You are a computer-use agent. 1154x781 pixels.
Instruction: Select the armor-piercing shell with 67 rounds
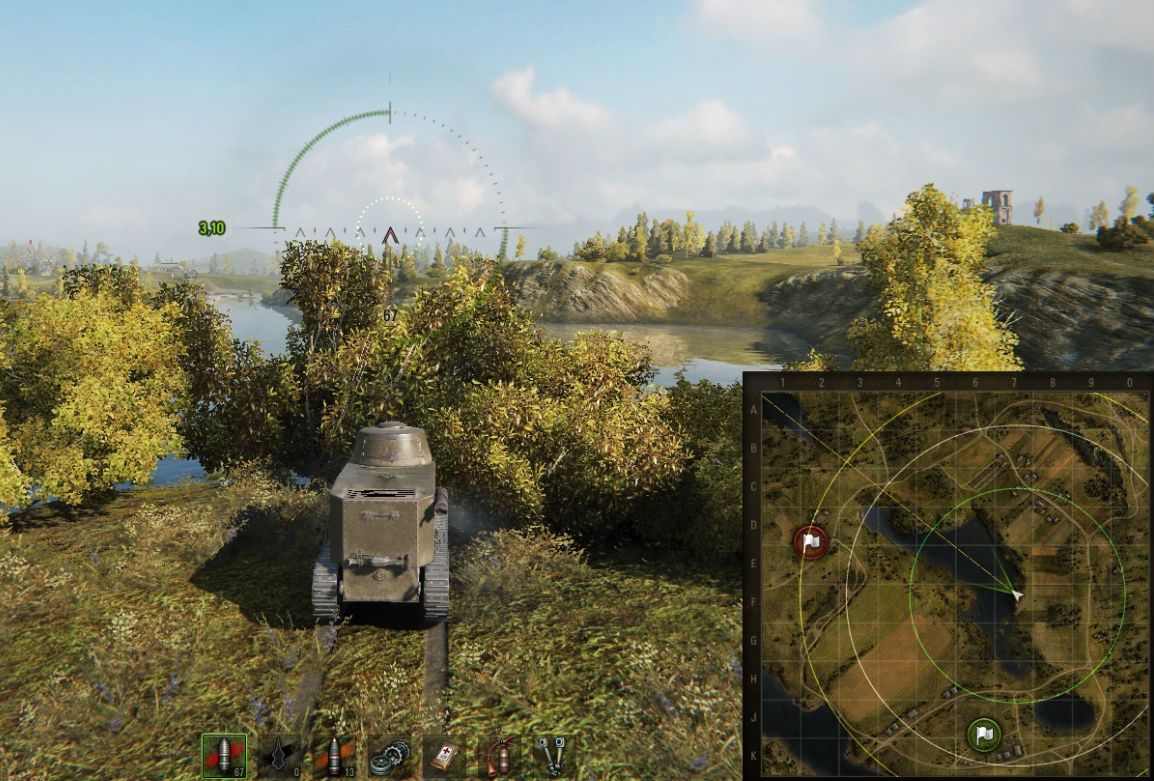224,755
